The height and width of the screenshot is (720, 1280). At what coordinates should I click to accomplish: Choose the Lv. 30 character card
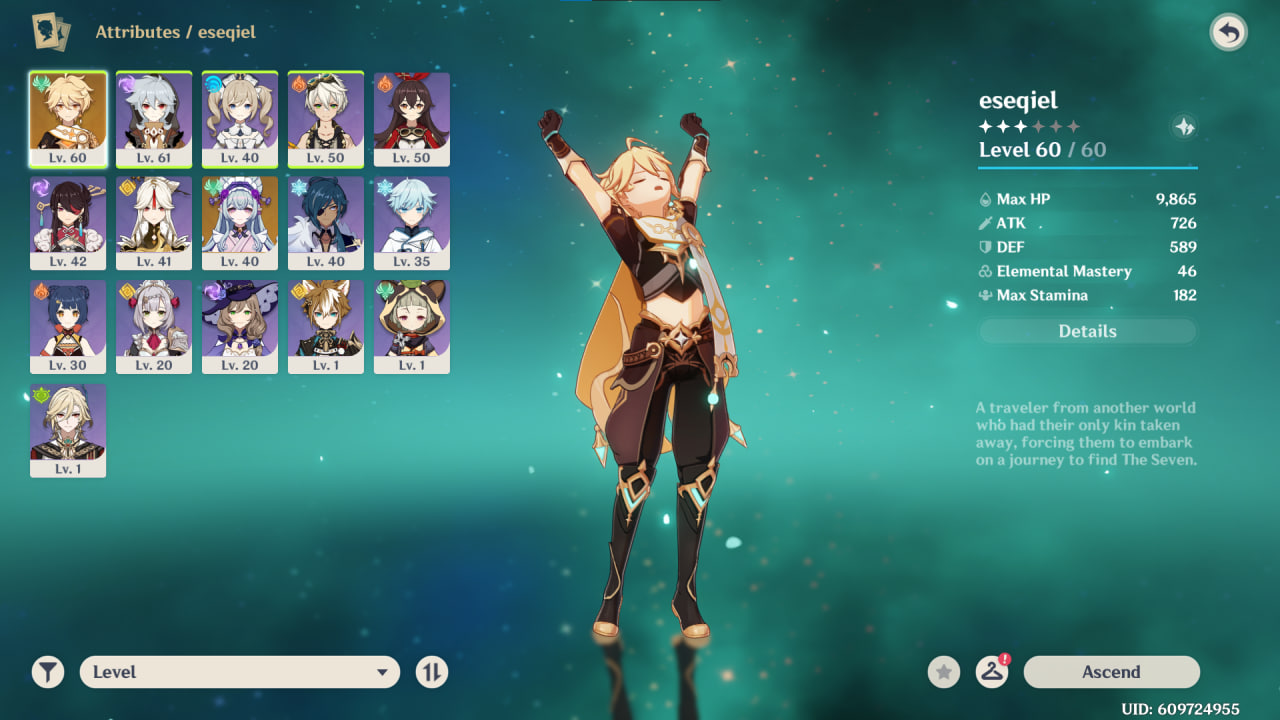(68, 327)
